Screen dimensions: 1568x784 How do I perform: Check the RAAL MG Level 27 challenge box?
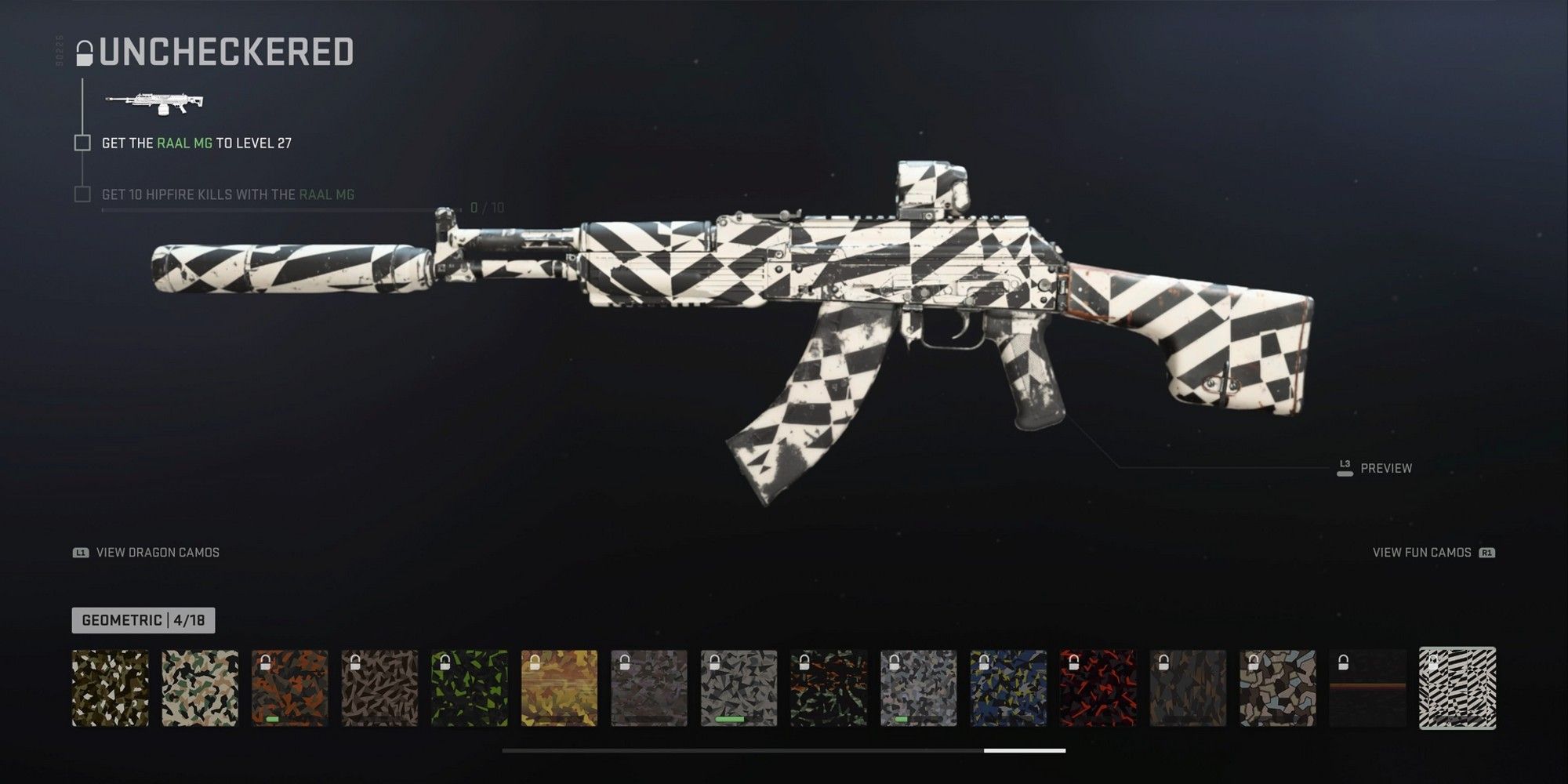click(x=82, y=143)
